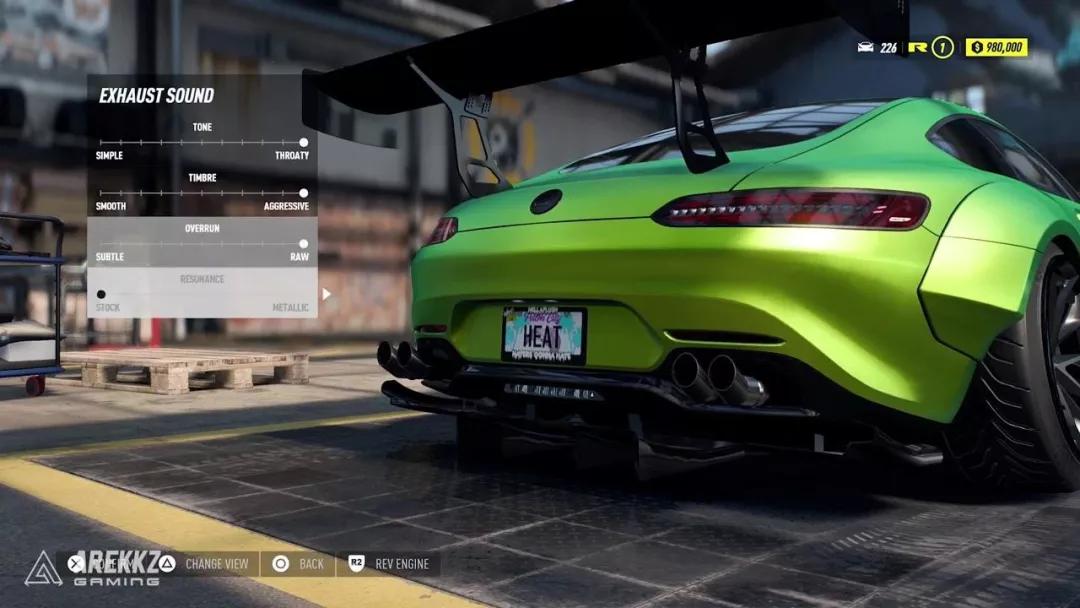Viewport: 1080px width, 608px height.
Task: Click the Tone slider handle
Action: [303, 142]
